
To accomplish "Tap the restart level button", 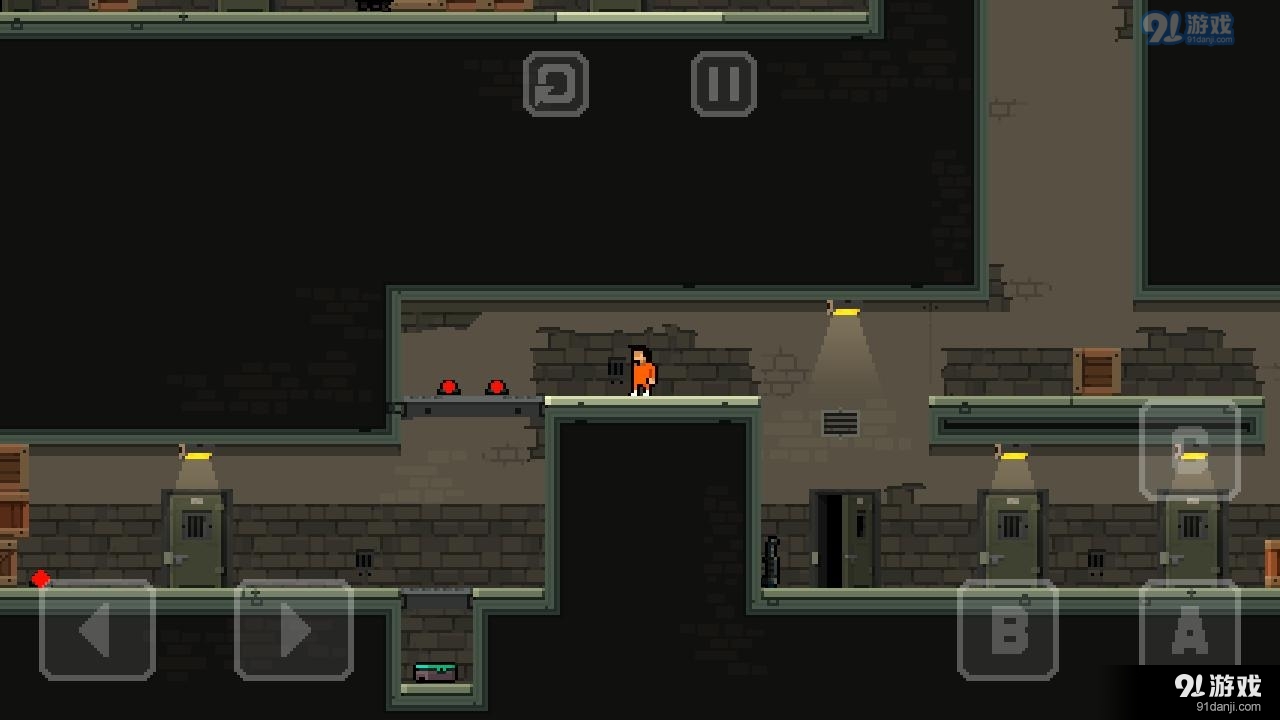I will tap(555, 84).
